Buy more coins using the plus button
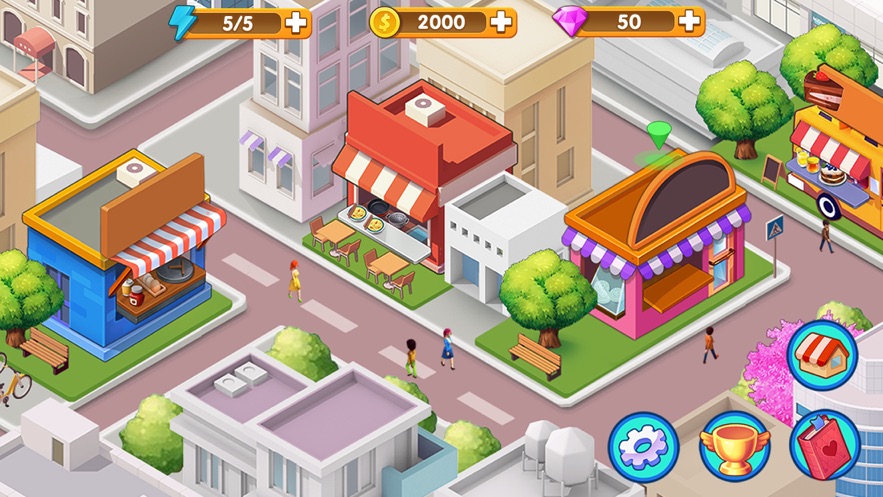Screen dimensions: 883x497 point(500,22)
